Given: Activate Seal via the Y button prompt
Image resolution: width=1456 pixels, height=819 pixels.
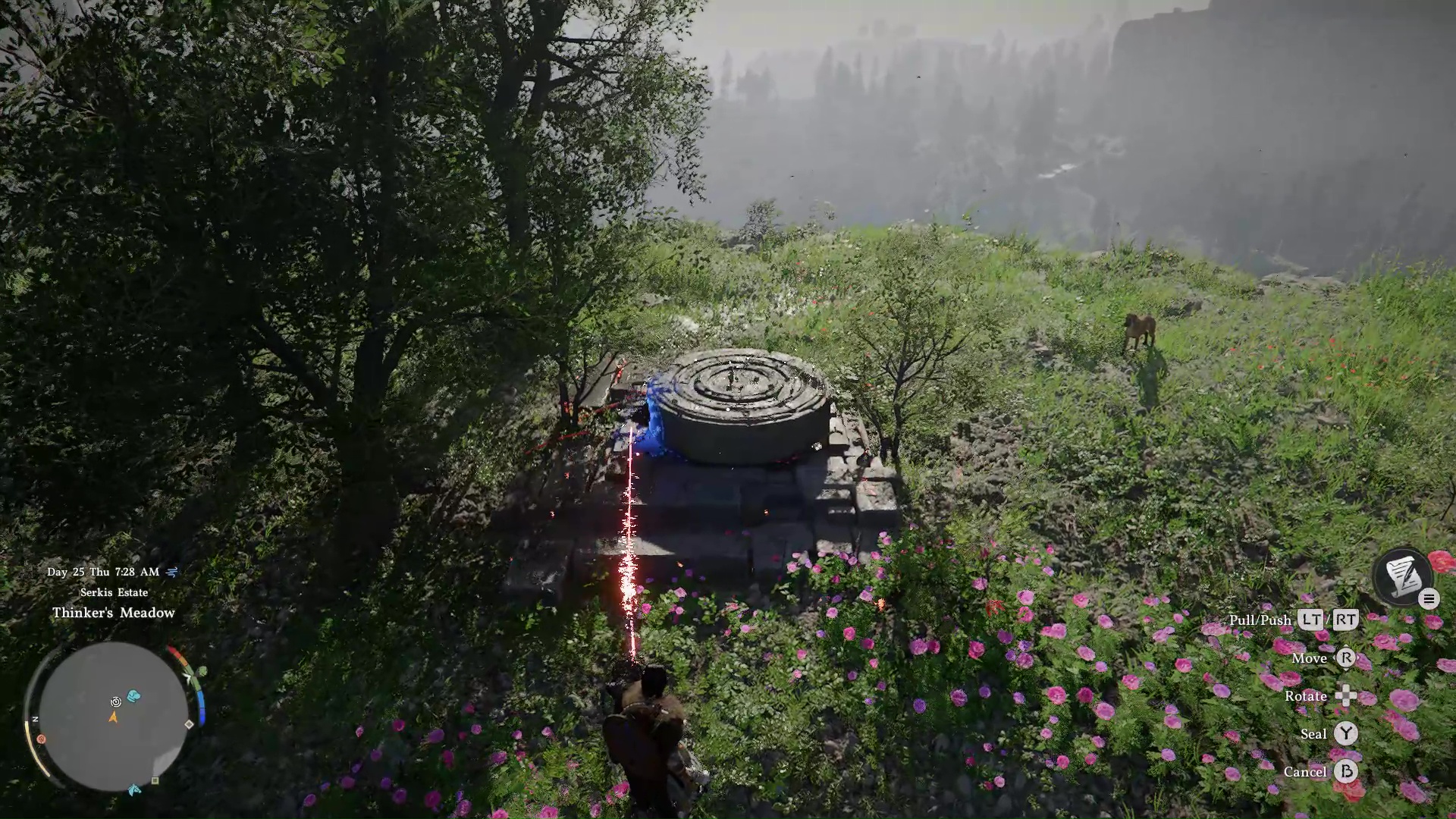Looking at the screenshot, I should [x=1347, y=734].
